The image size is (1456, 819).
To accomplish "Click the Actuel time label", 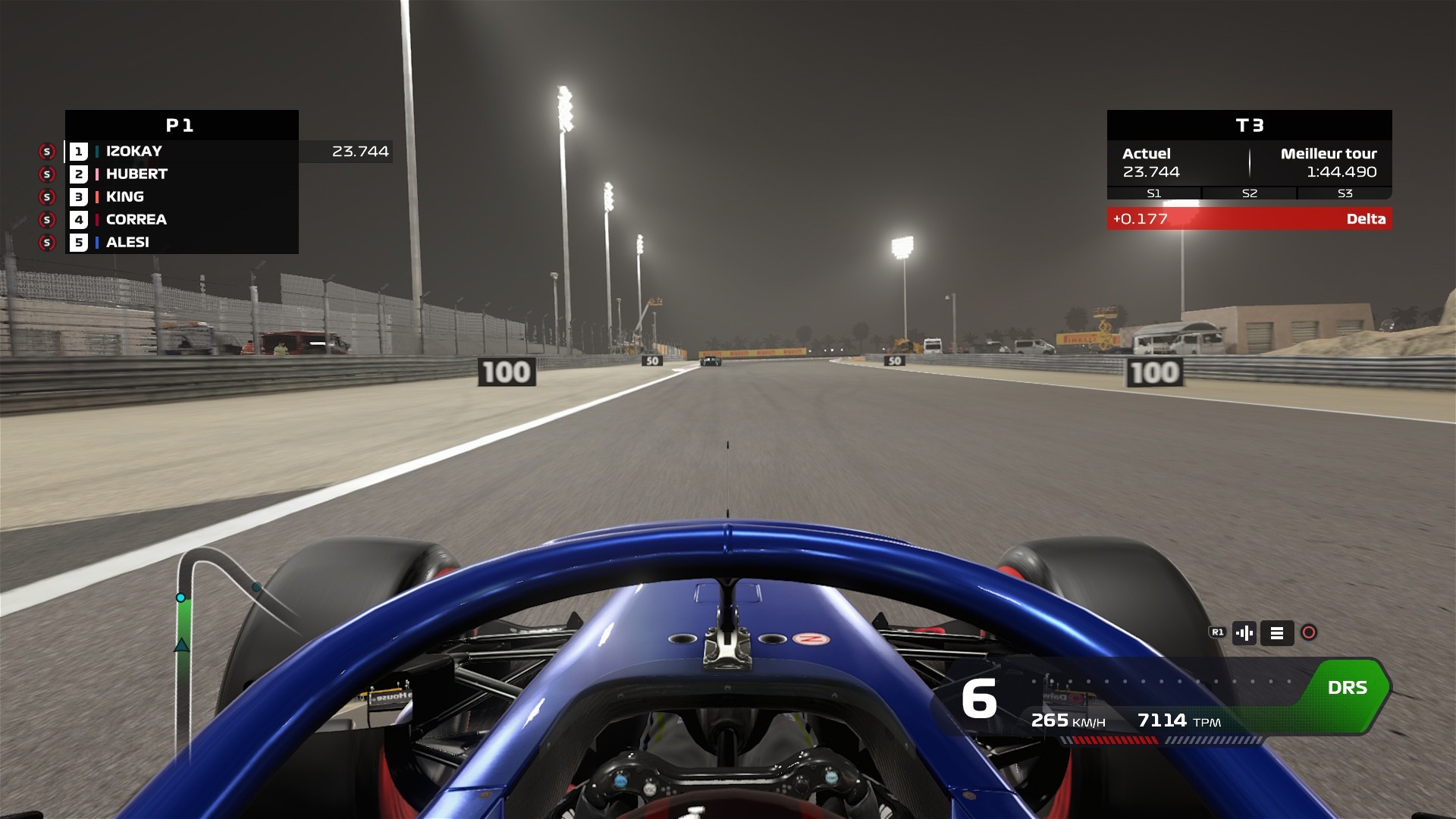I will 1145,153.
